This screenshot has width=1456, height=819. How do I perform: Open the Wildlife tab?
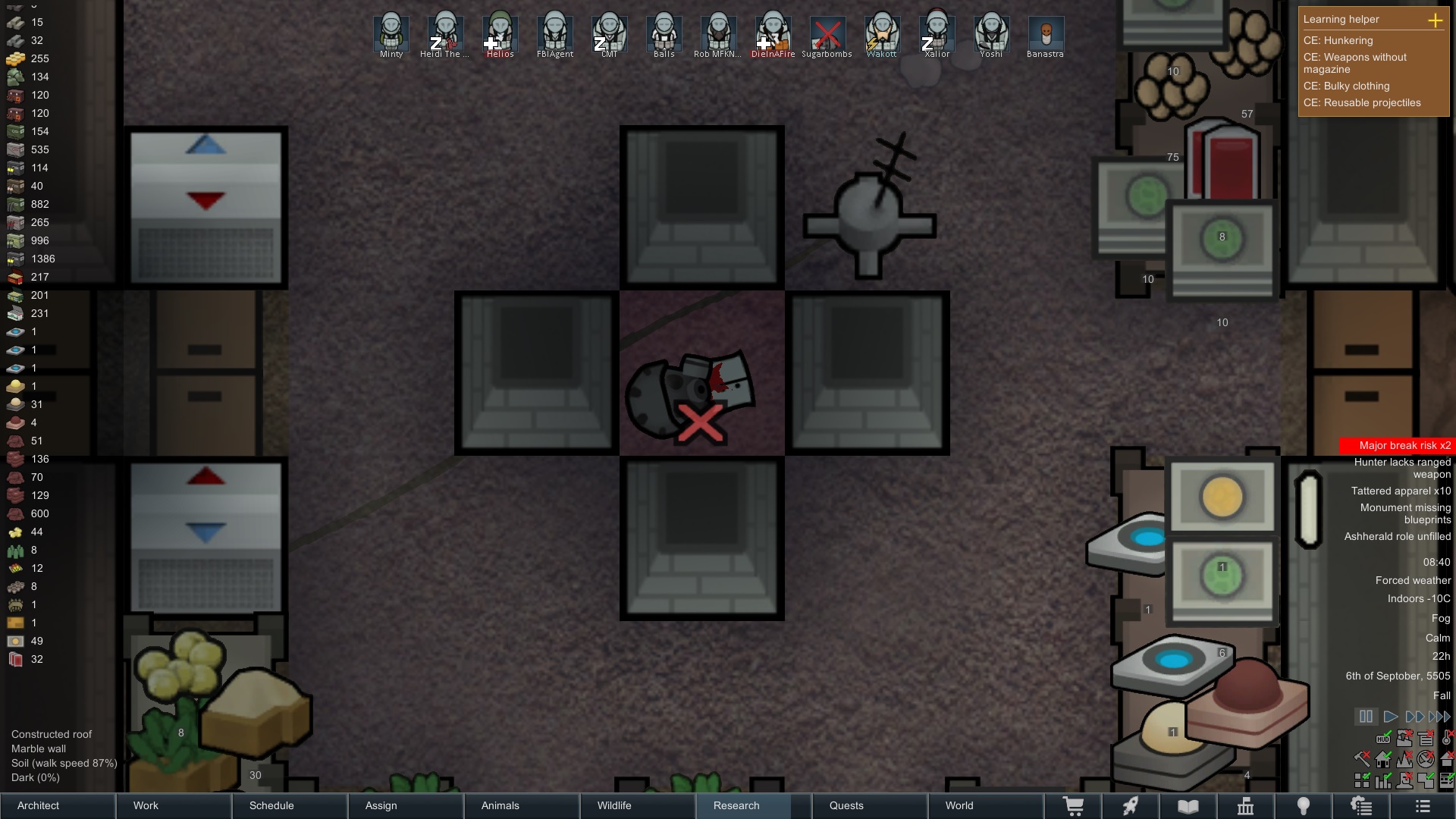(x=638, y=805)
